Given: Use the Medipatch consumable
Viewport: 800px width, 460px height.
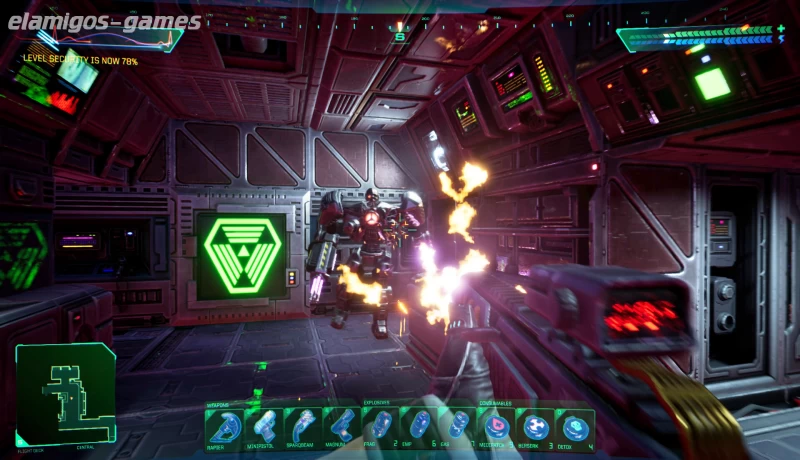Looking at the screenshot, I should click(497, 428).
